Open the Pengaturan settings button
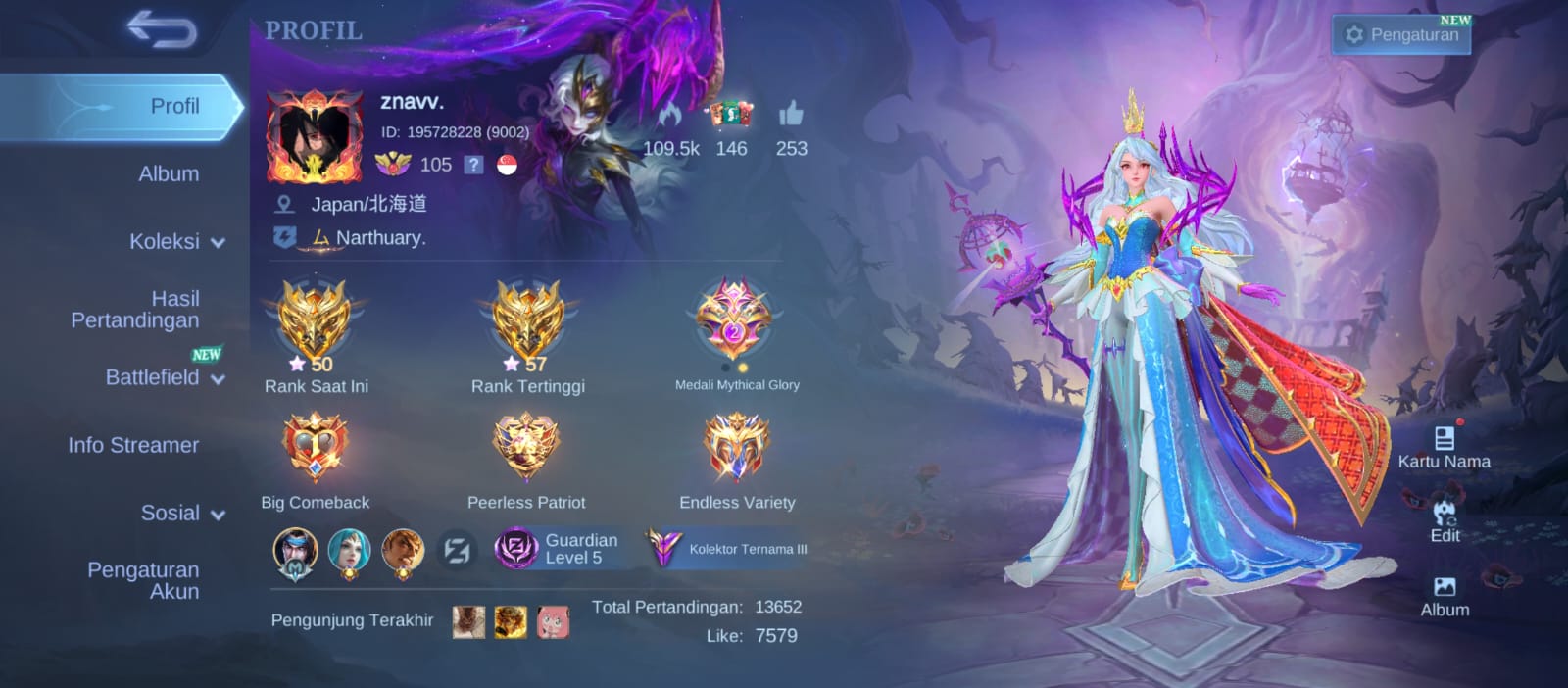This screenshot has width=1568, height=688. 1400,34
